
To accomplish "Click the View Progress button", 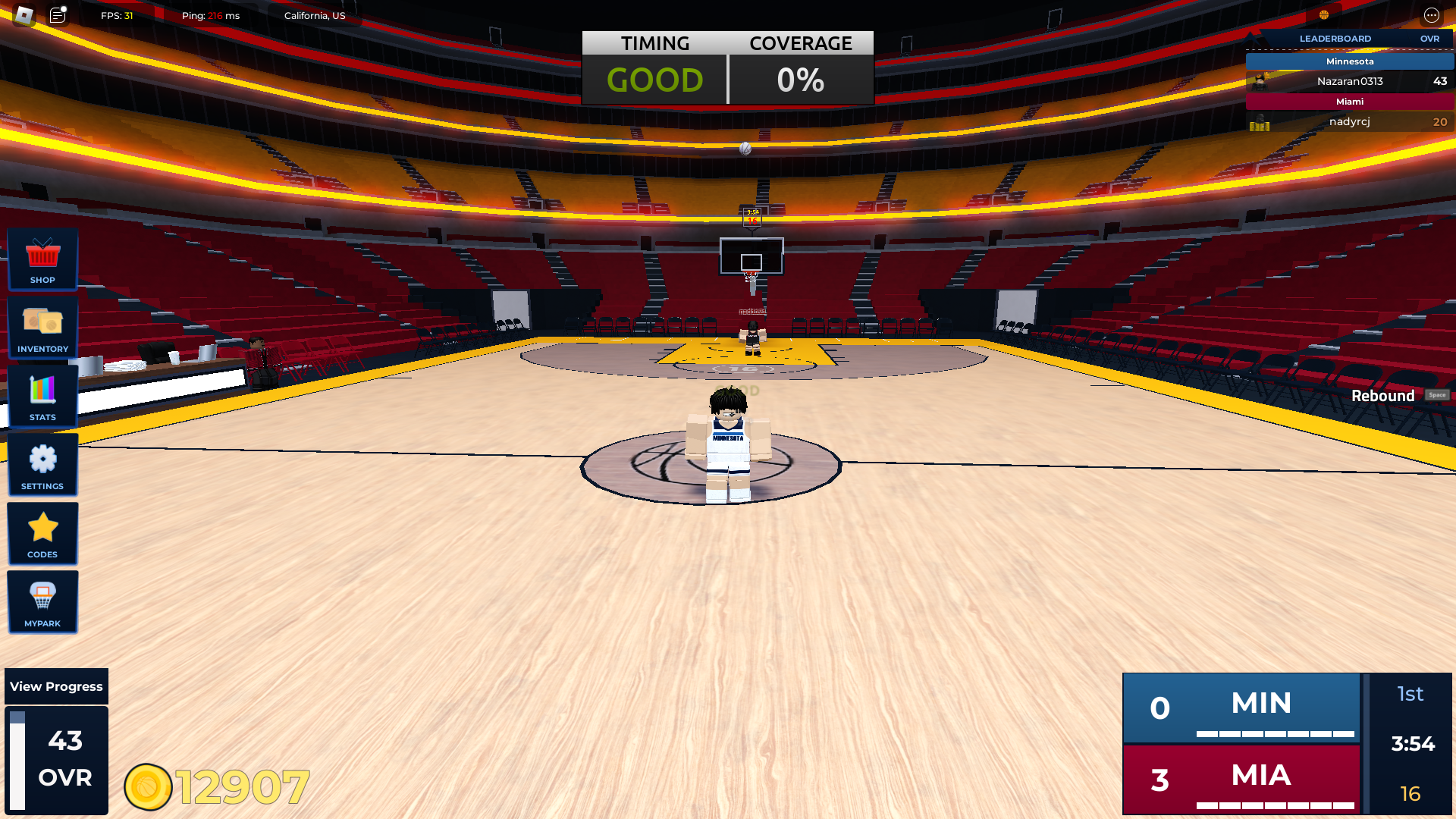I will (56, 686).
